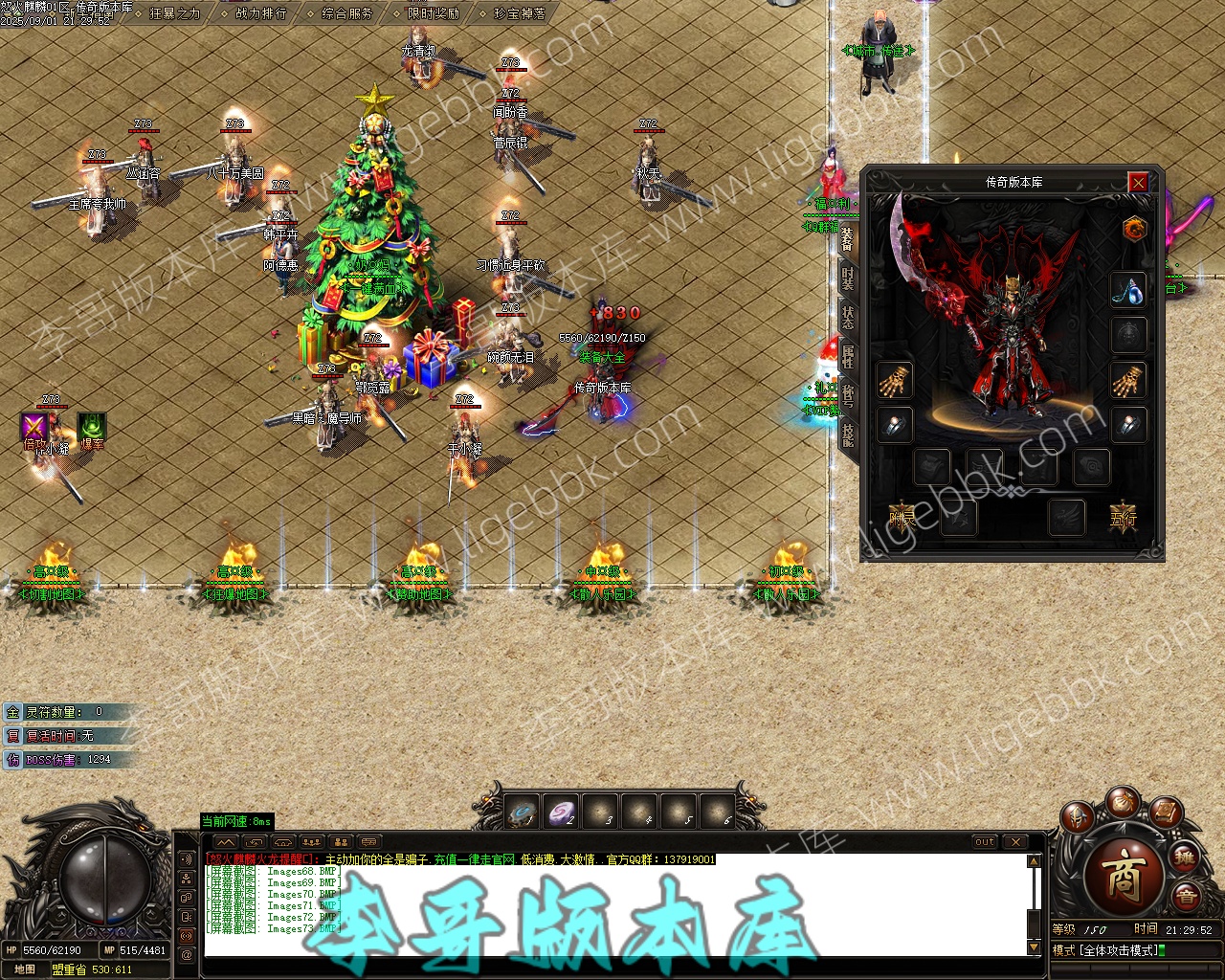Open the 五行 feature
This screenshot has width=1225, height=980.
(1123, 518)
